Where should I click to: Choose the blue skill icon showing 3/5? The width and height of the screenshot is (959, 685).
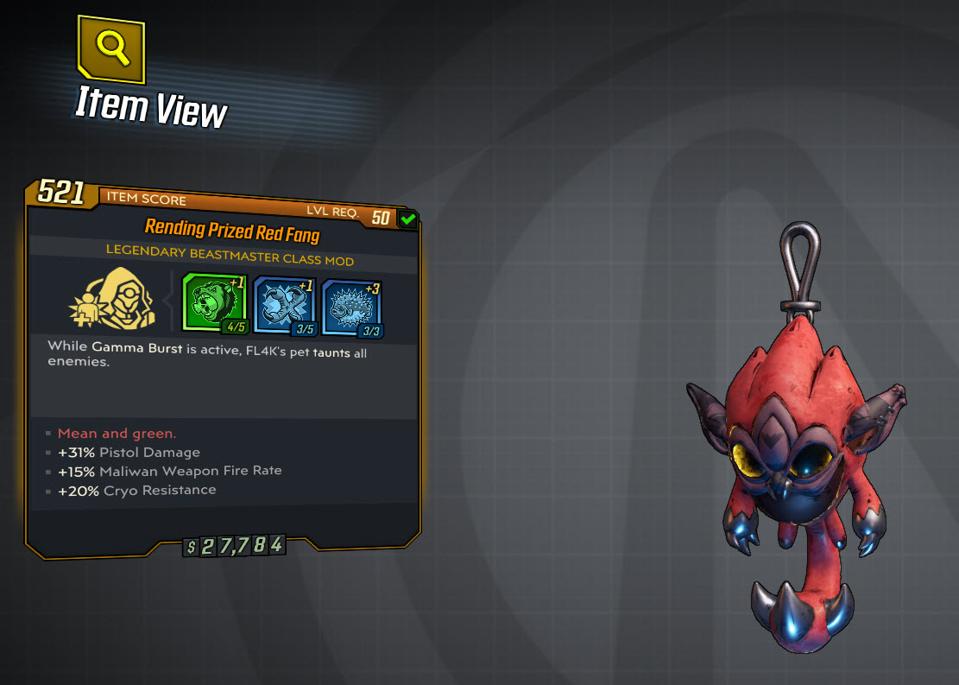point(284,305)
